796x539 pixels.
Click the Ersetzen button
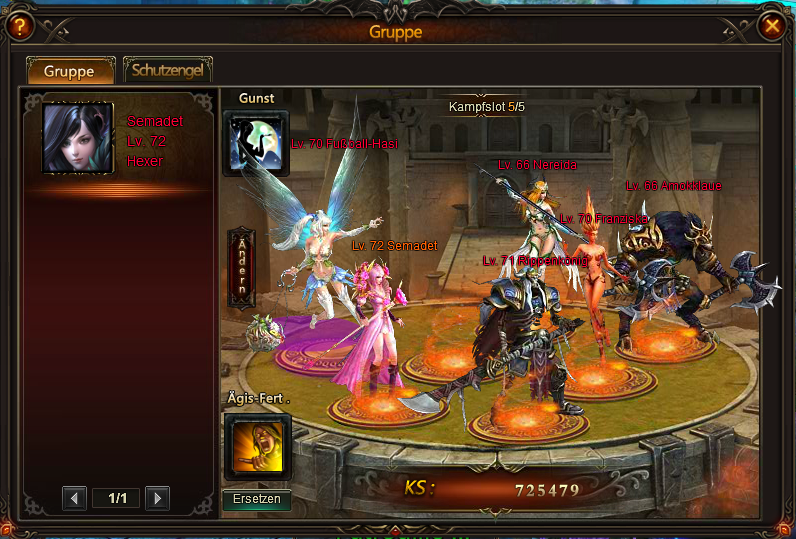256,499
